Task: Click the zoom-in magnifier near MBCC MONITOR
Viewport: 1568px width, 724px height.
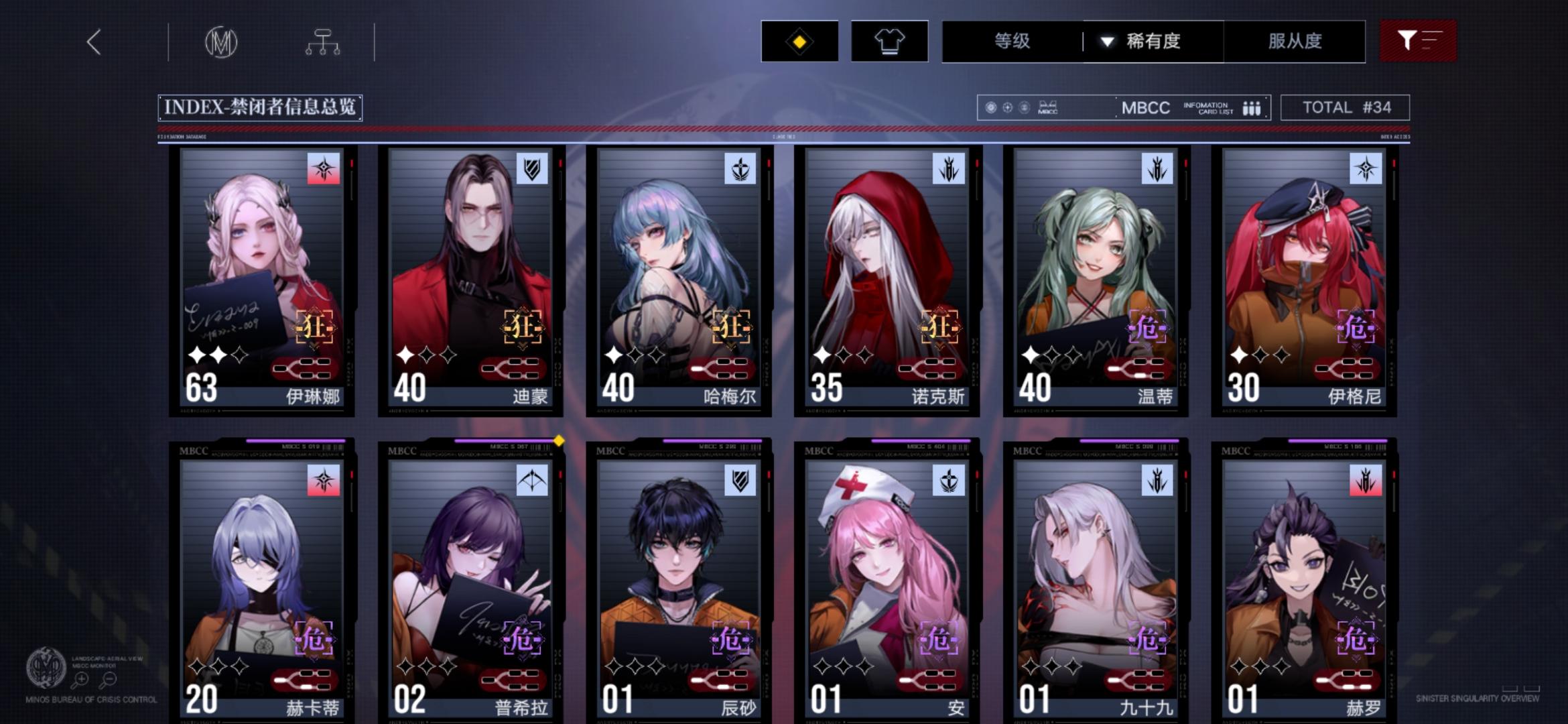Action: pyautogui.click(x=80, y=678)
